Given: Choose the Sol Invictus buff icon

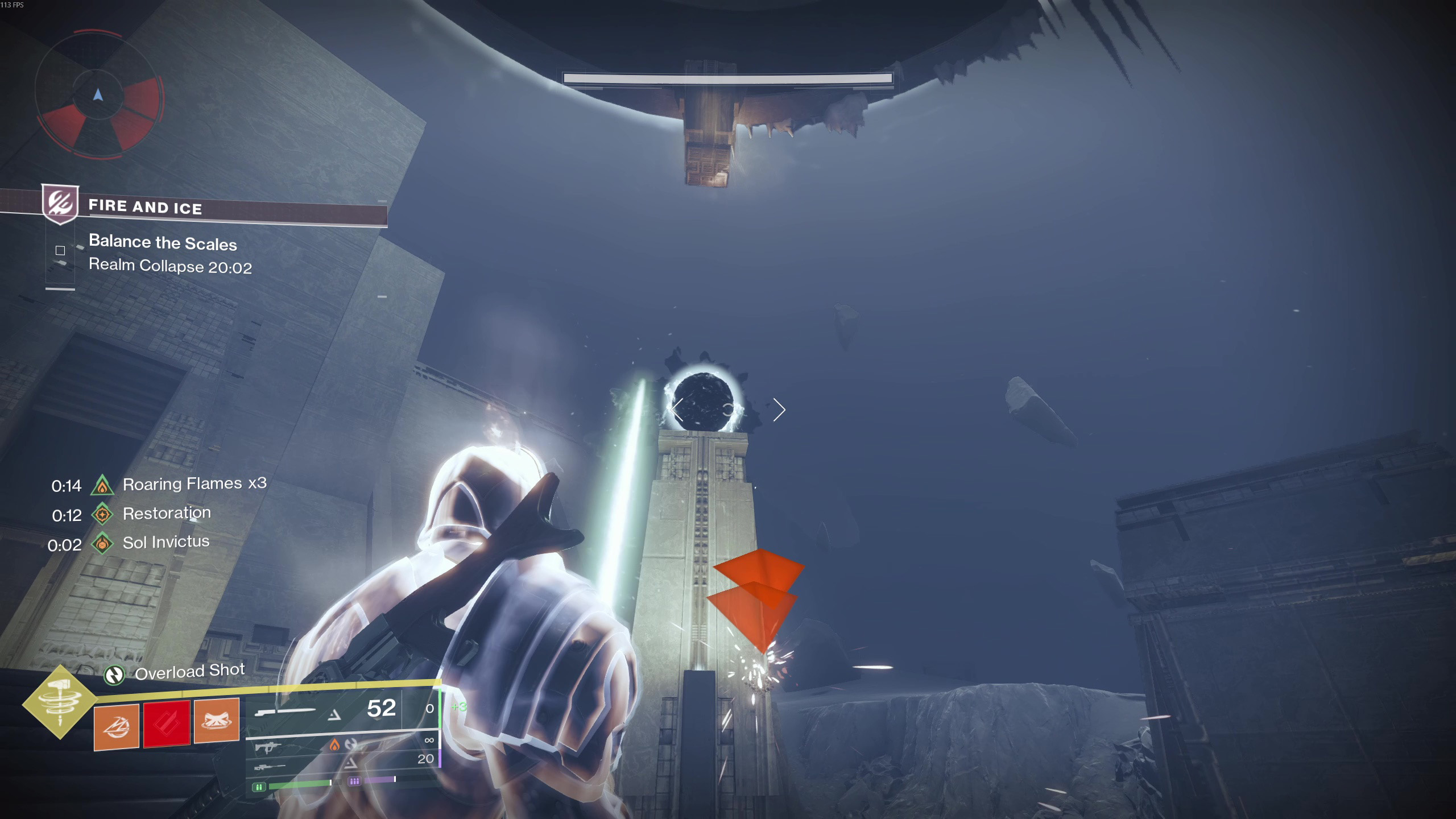Looking at the screenshot, I should 102,544.
